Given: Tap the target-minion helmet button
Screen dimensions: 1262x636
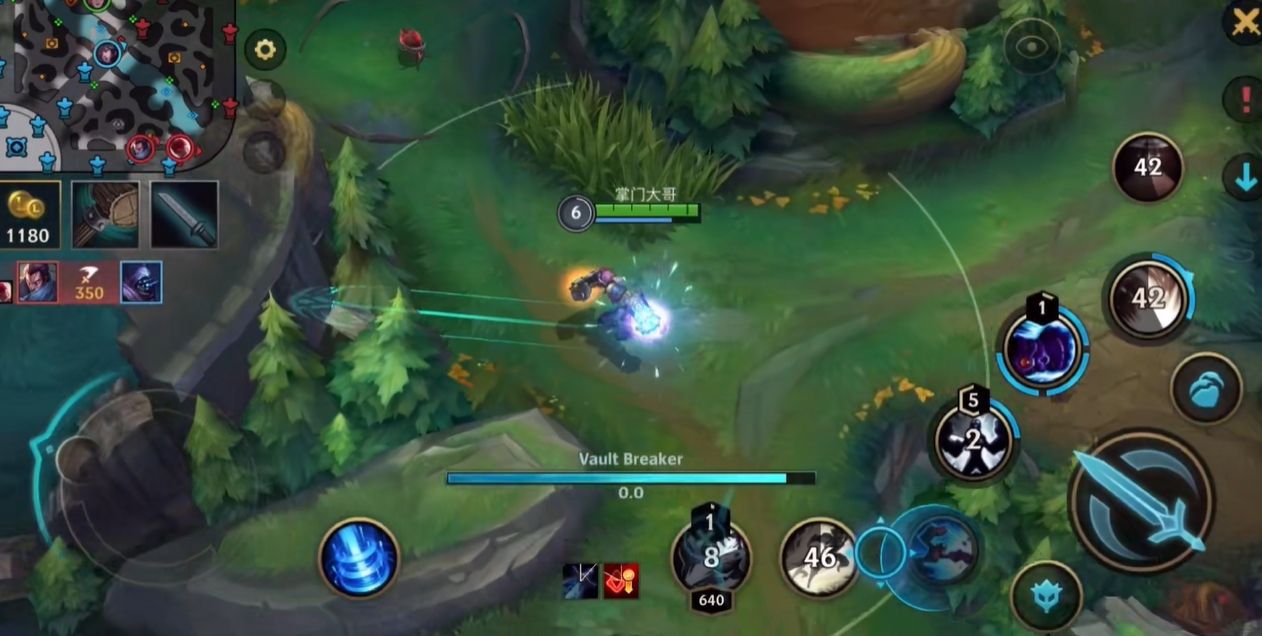Looking at the screenshot, I should (x=1046, y=597).
